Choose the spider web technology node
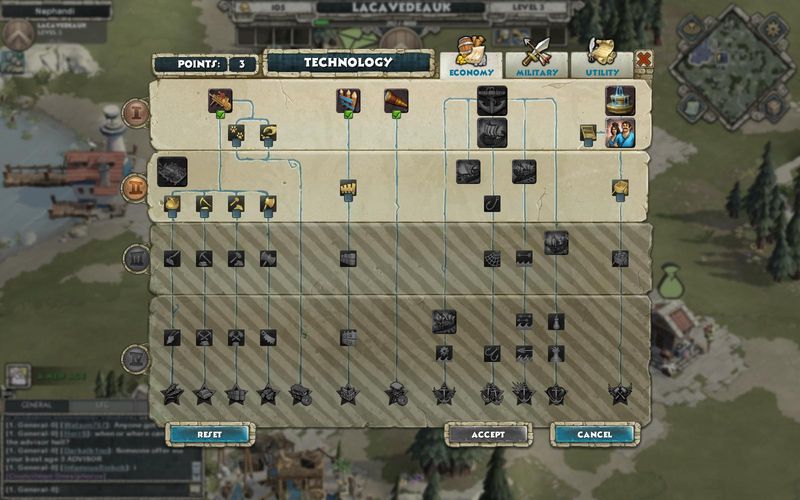Image resolution: width=800 pixels, height=500 pixels. pos(492,258)
